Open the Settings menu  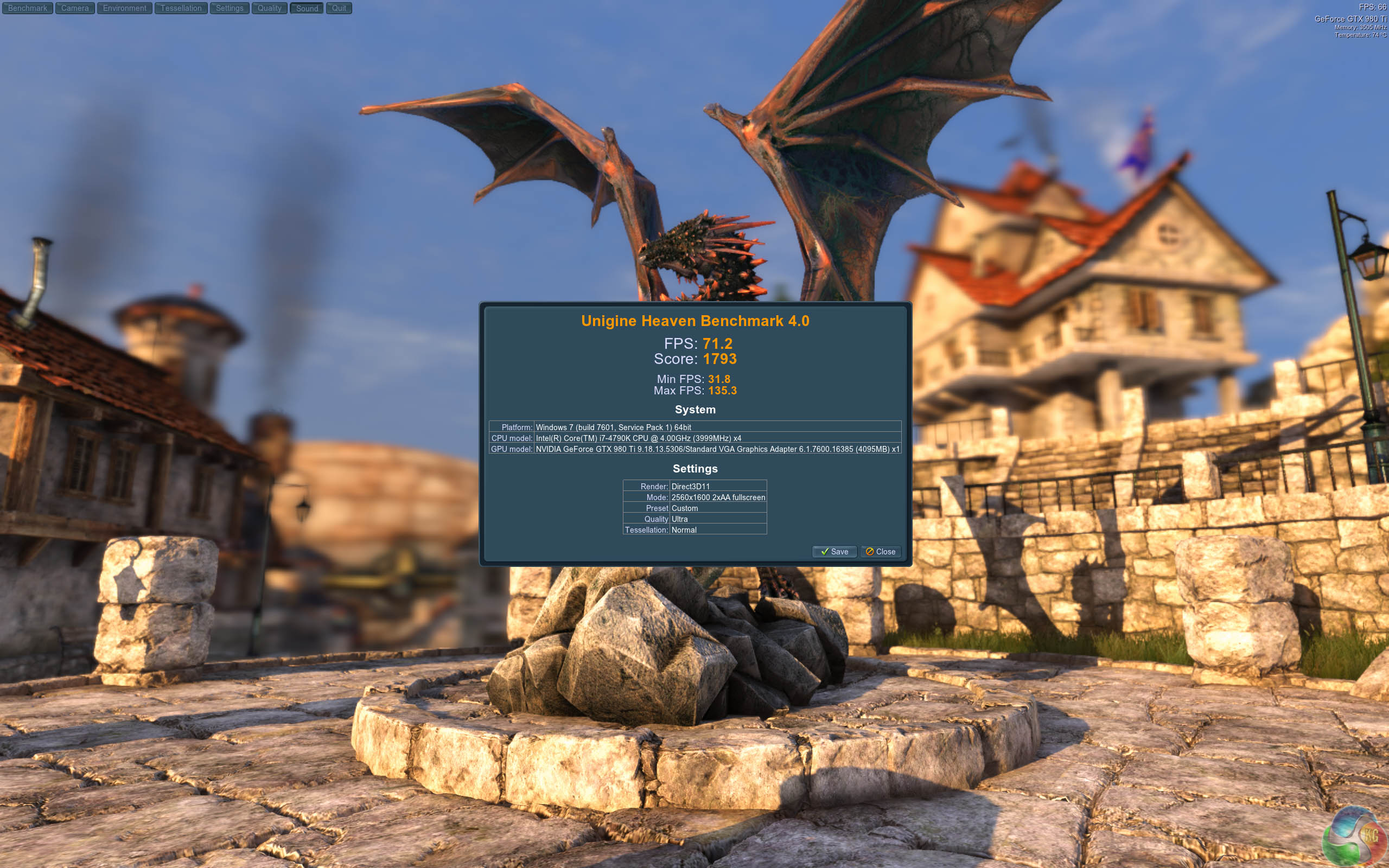(x=230, y=8)
